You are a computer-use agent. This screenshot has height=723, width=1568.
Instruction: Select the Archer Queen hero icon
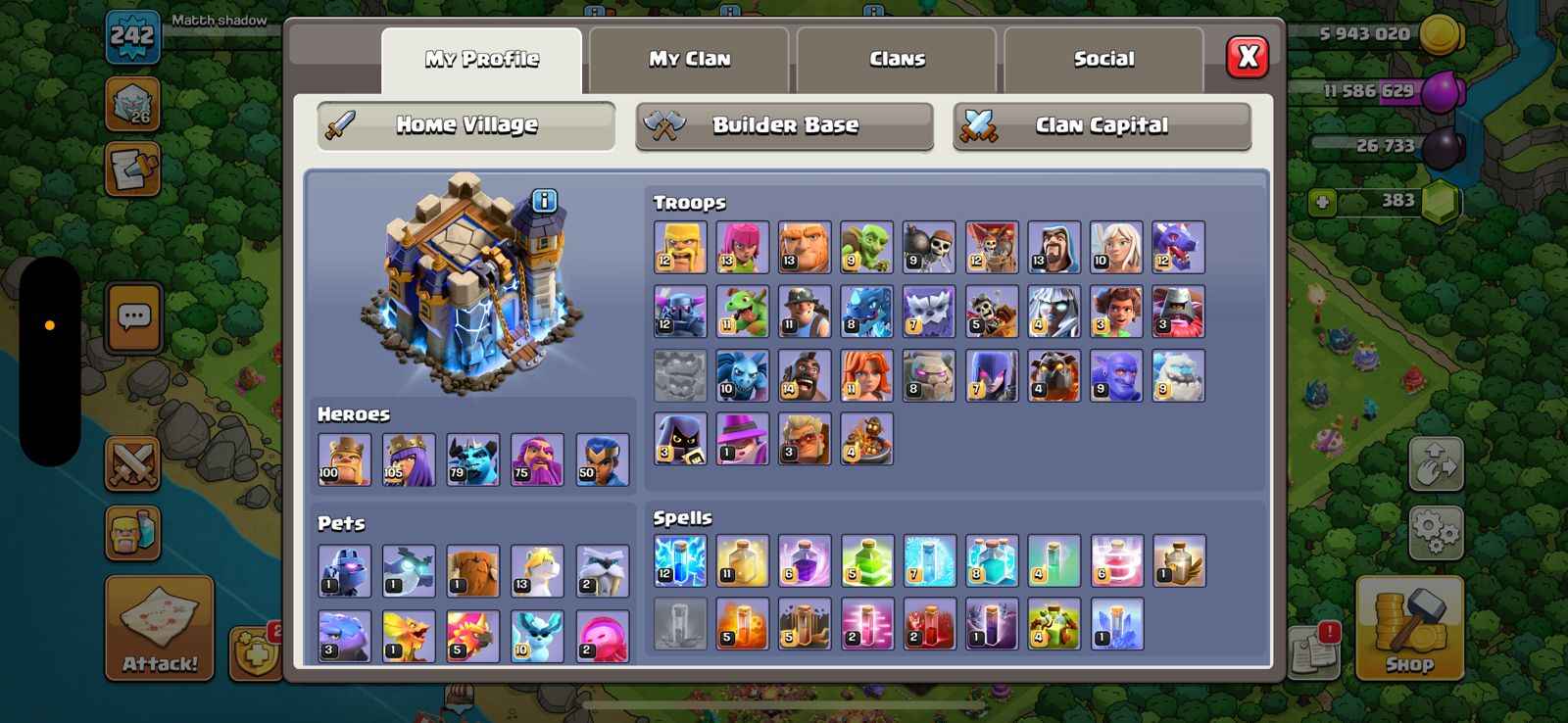coord(409,459)
